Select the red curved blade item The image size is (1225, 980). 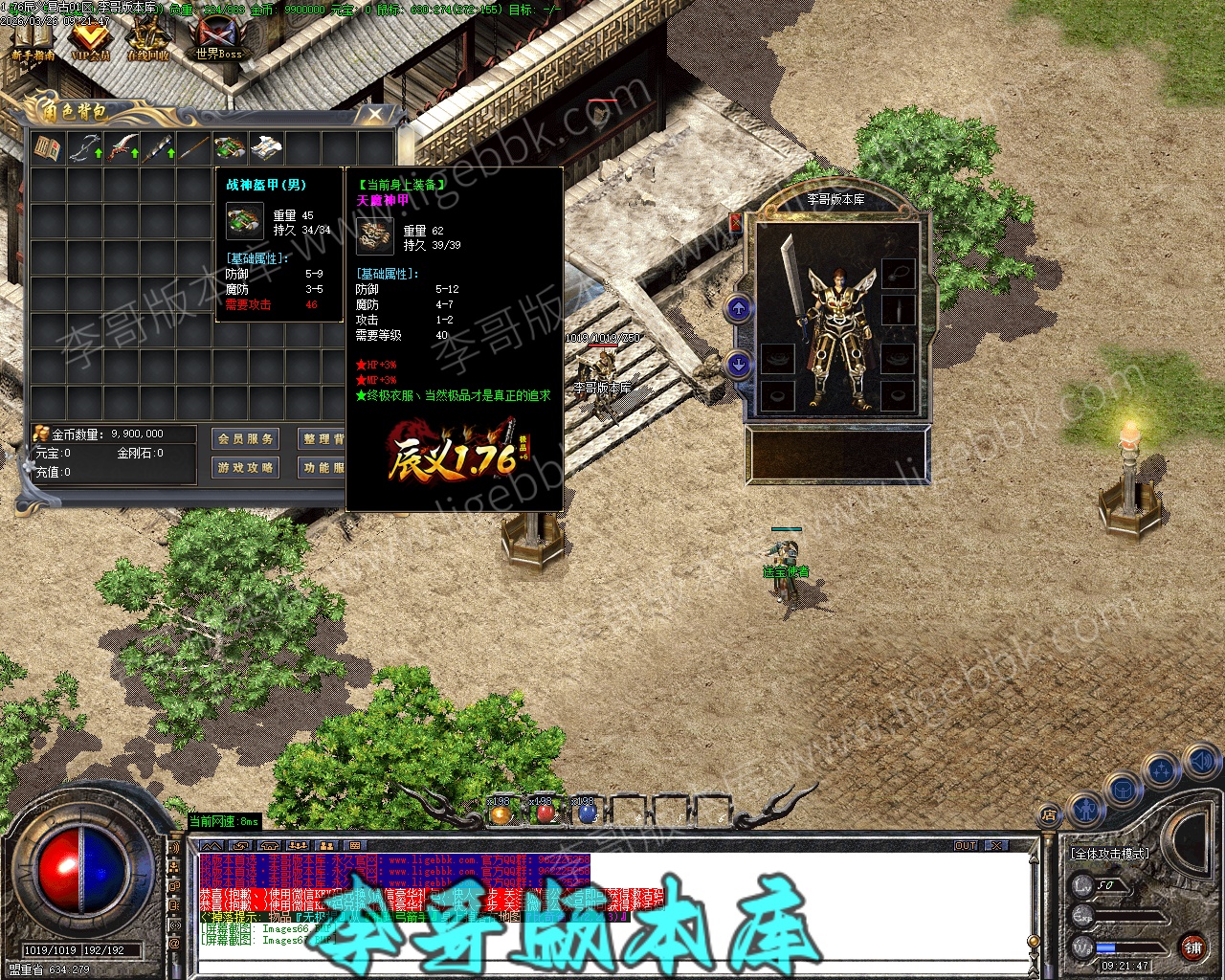[122, 148]
